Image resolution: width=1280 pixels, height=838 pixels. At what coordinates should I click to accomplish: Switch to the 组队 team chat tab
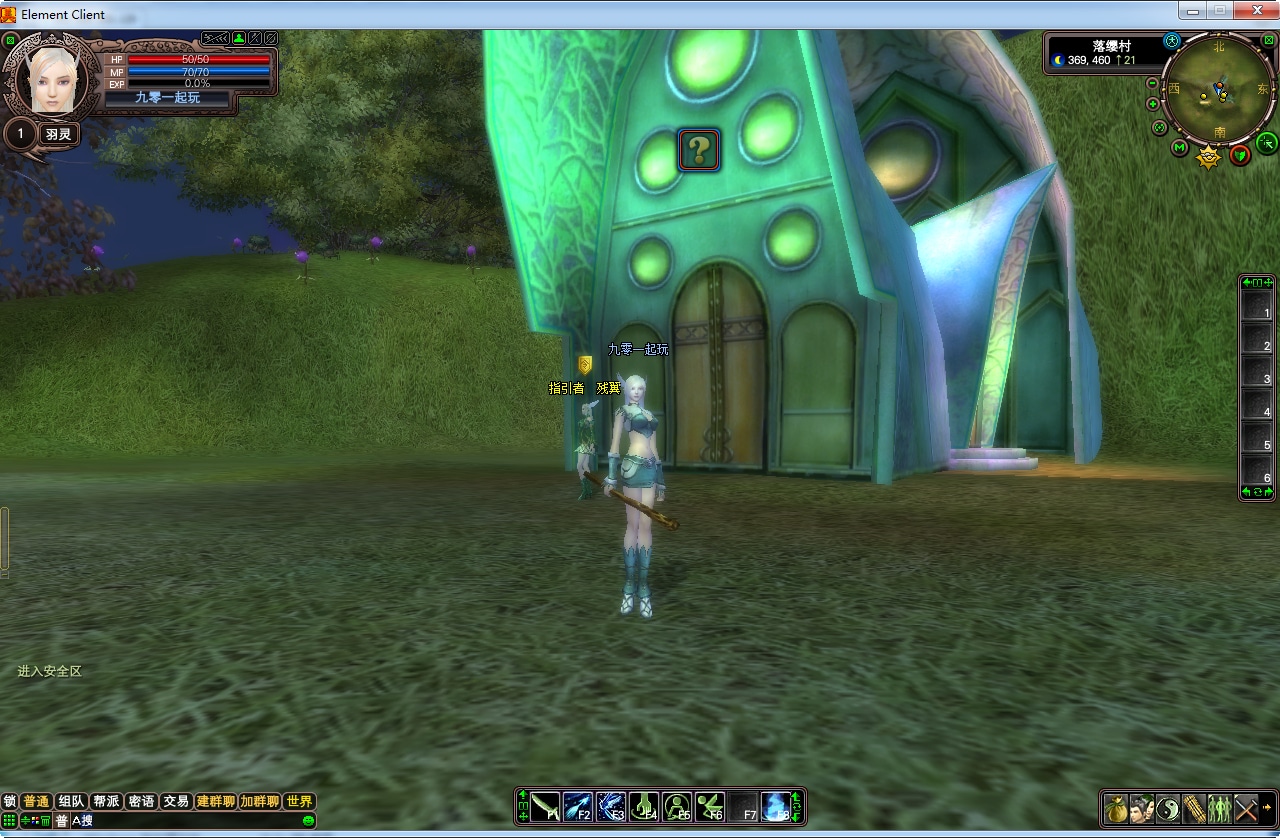[71, 801]
